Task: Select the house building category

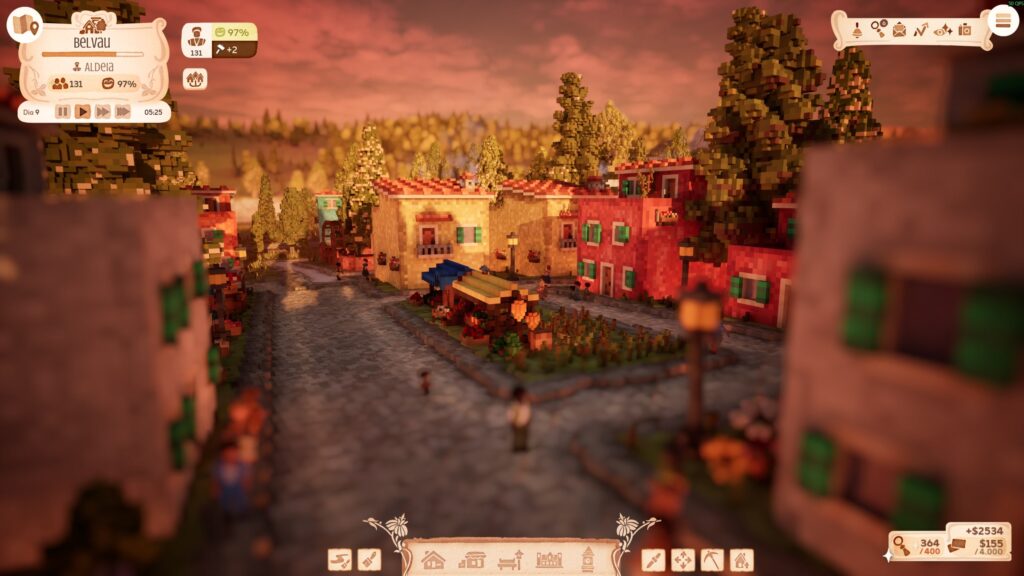Action: [x=433, y=560]
